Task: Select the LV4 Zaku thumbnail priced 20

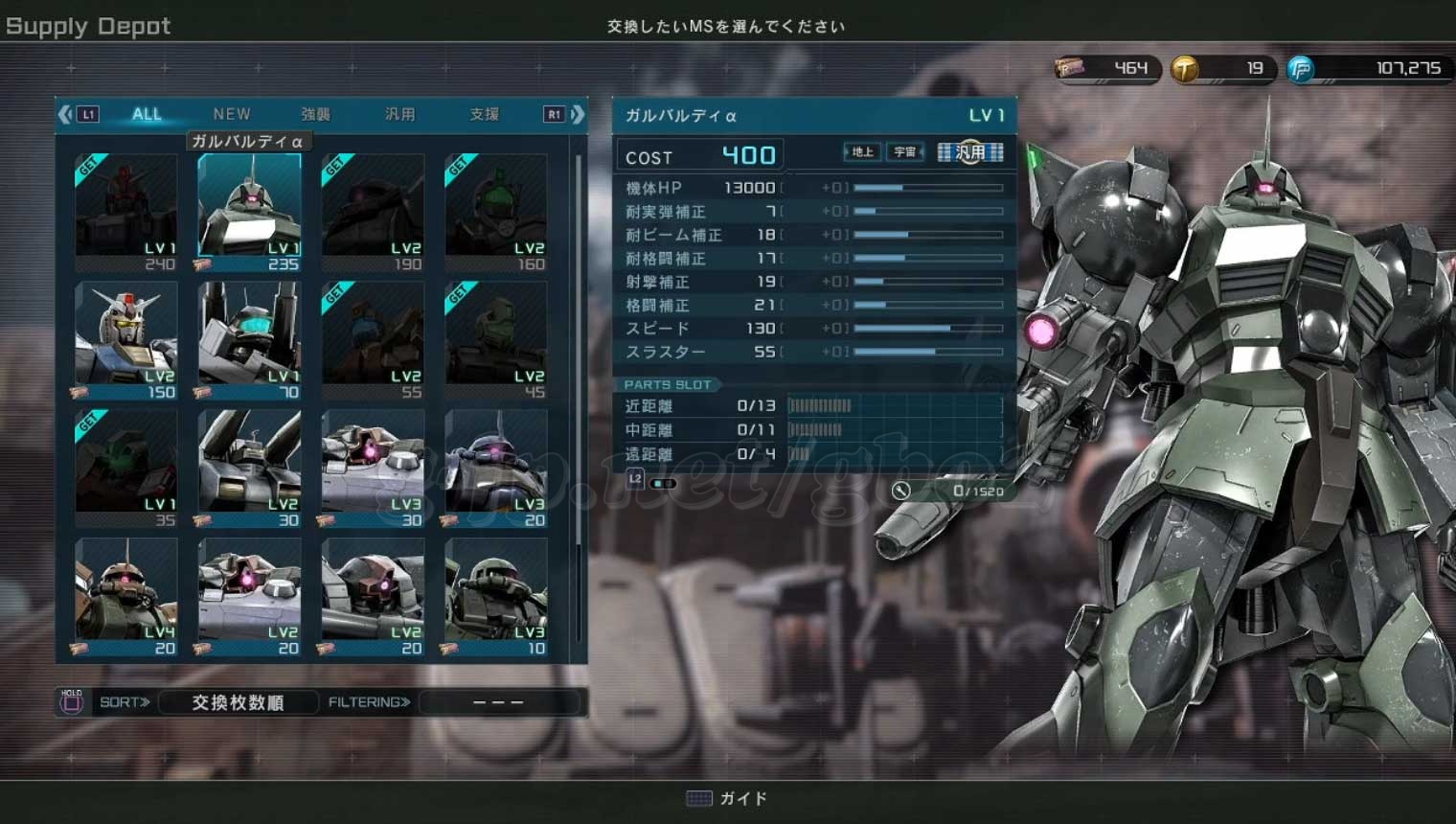Action: pos(126,596)
